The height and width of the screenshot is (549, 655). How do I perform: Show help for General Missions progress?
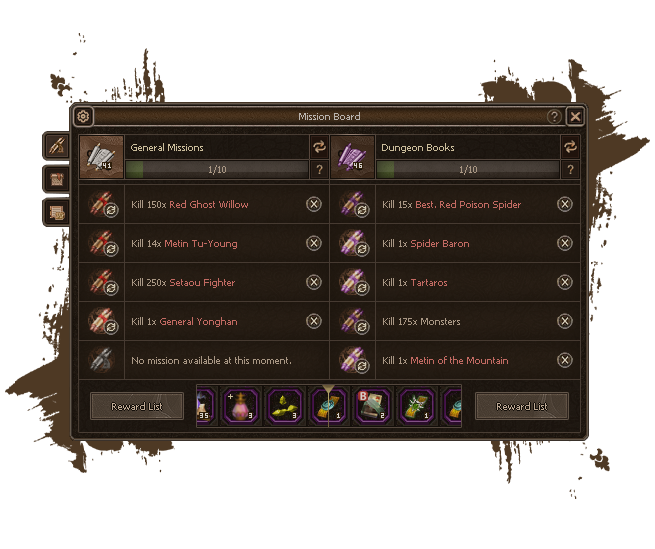coord(319,170)
